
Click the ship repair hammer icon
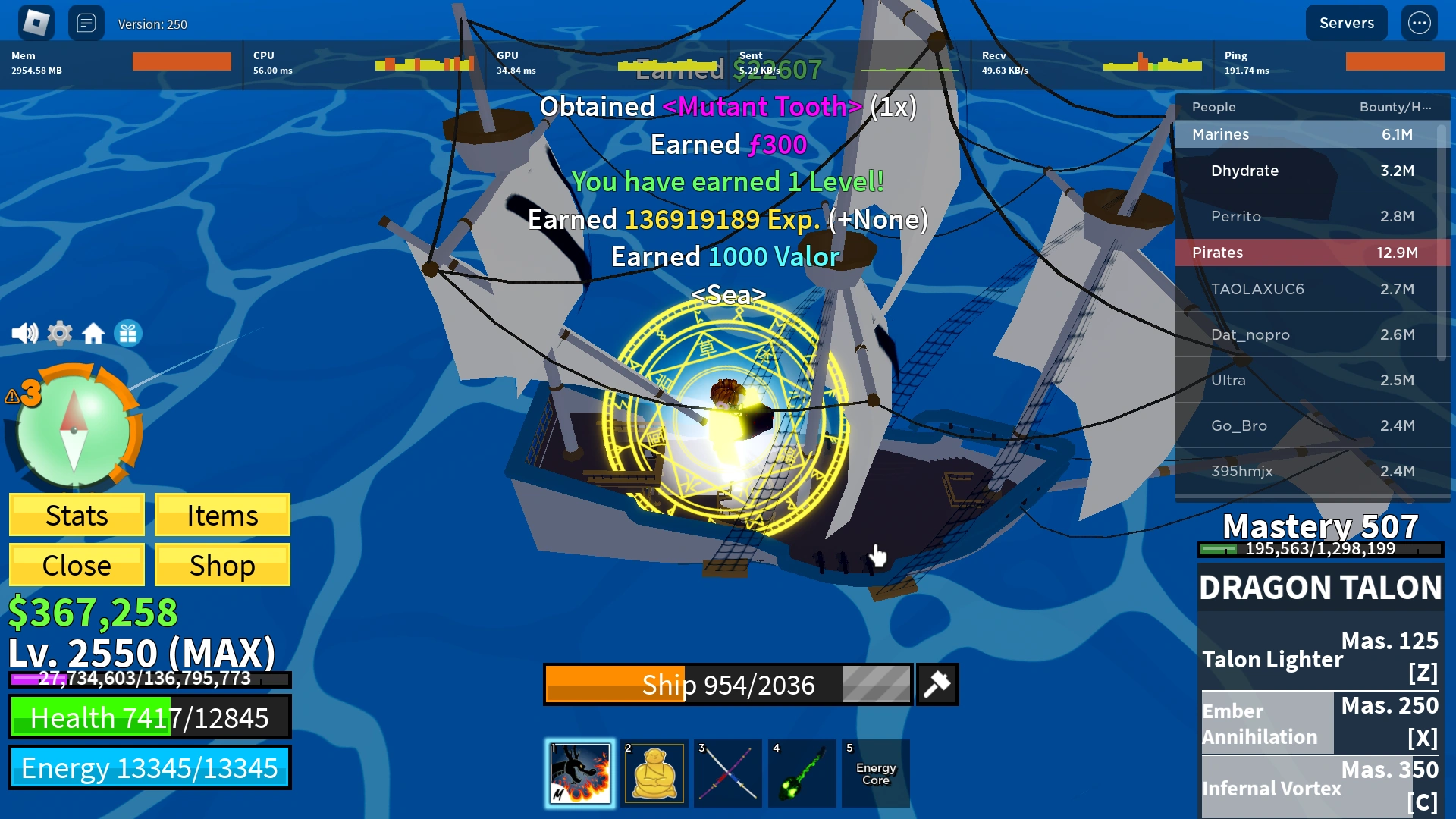coord(938,683)
